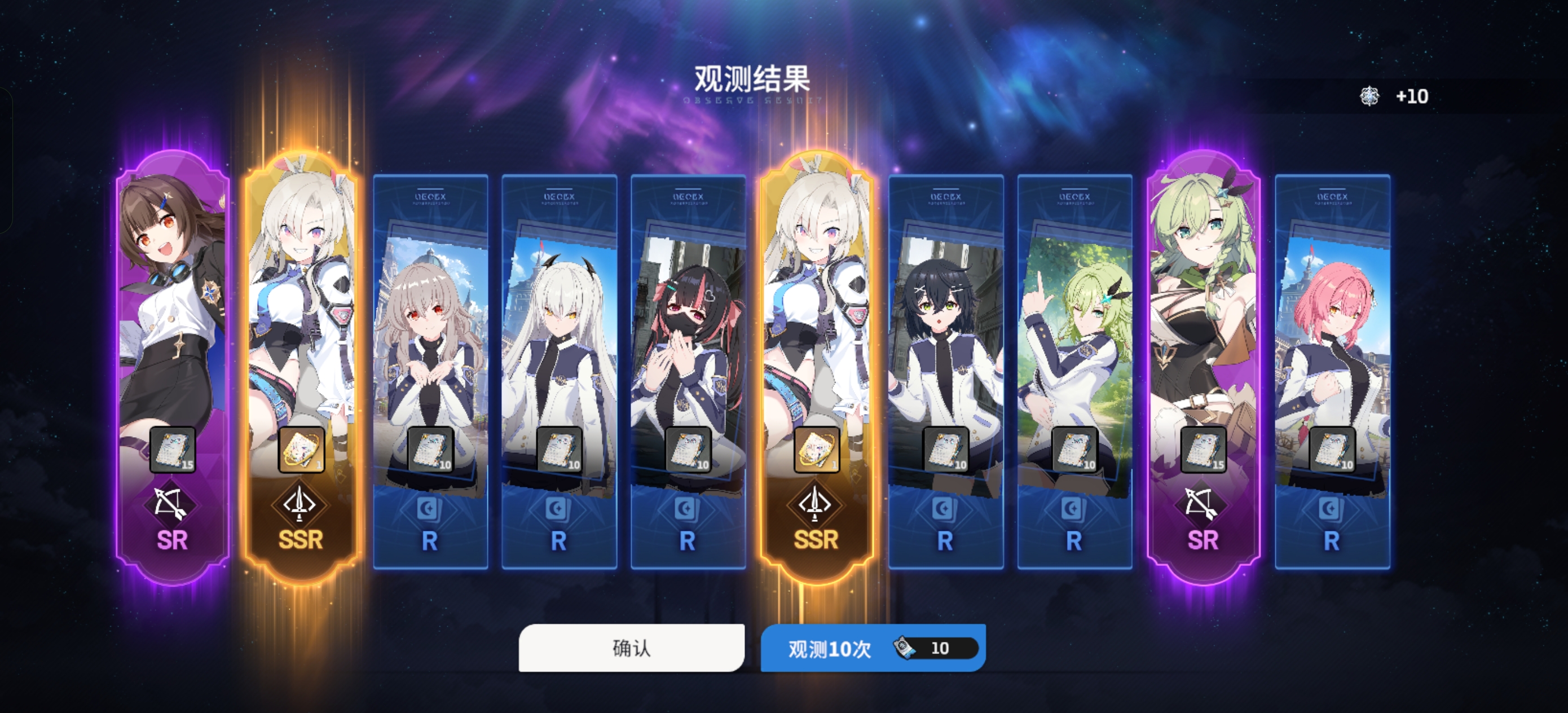Select the bow icon on the leftmost SR card

(170, 504)
